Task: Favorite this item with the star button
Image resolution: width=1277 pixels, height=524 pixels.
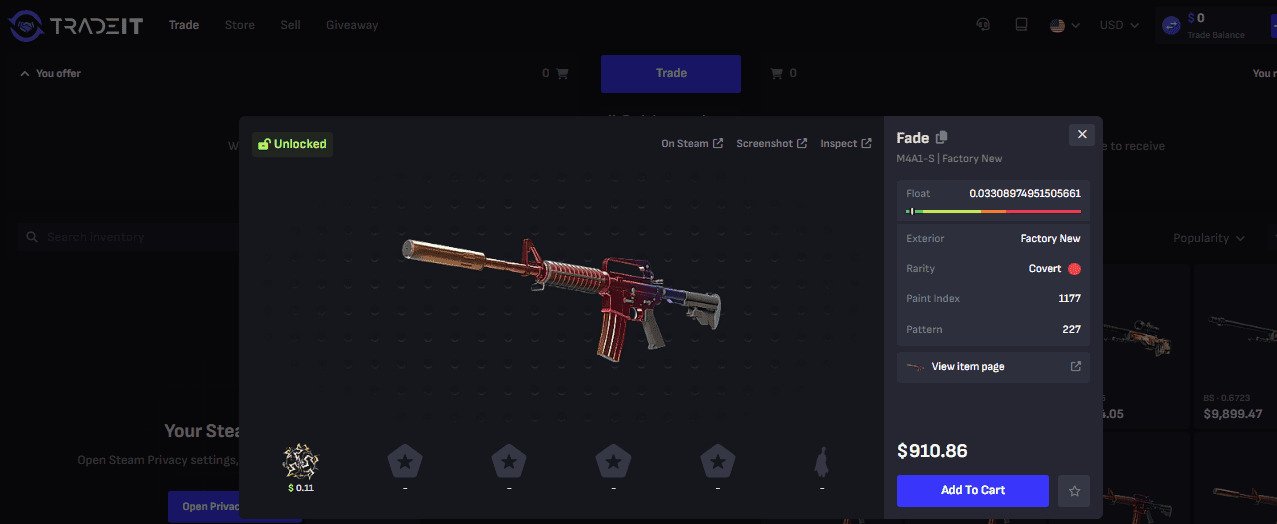Action: (1074, 491)
